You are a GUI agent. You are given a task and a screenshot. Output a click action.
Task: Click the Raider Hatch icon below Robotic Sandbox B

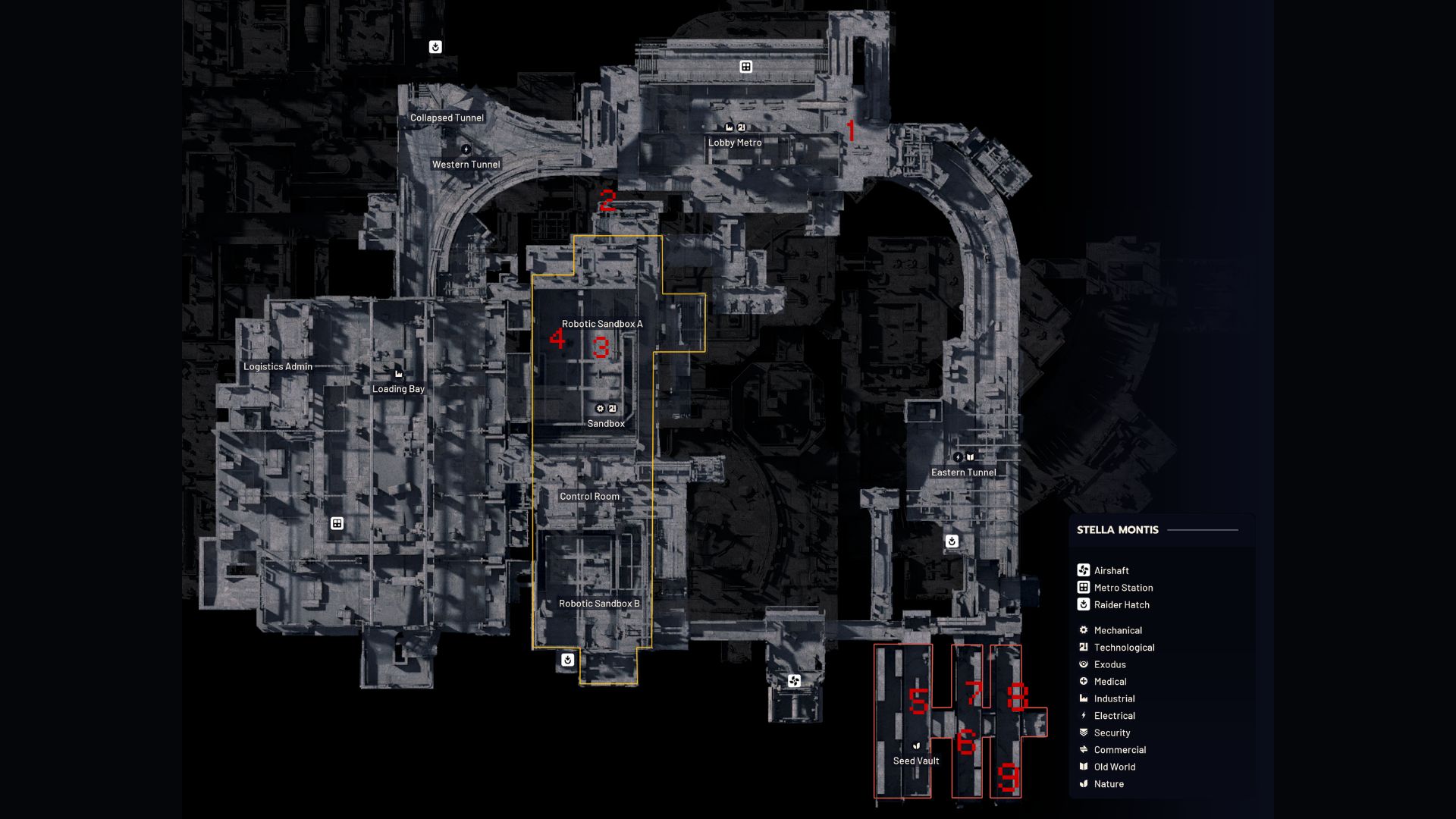pyautogui.click(x=568, y=660)
